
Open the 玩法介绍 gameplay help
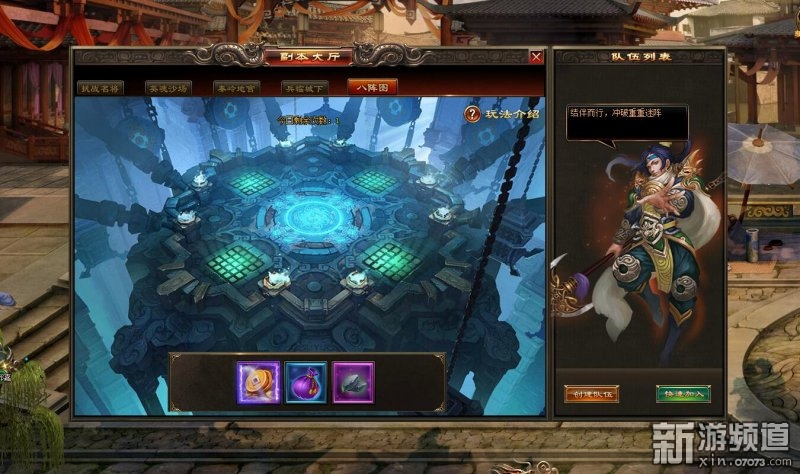pyautogui.click(x=503, y=114)
